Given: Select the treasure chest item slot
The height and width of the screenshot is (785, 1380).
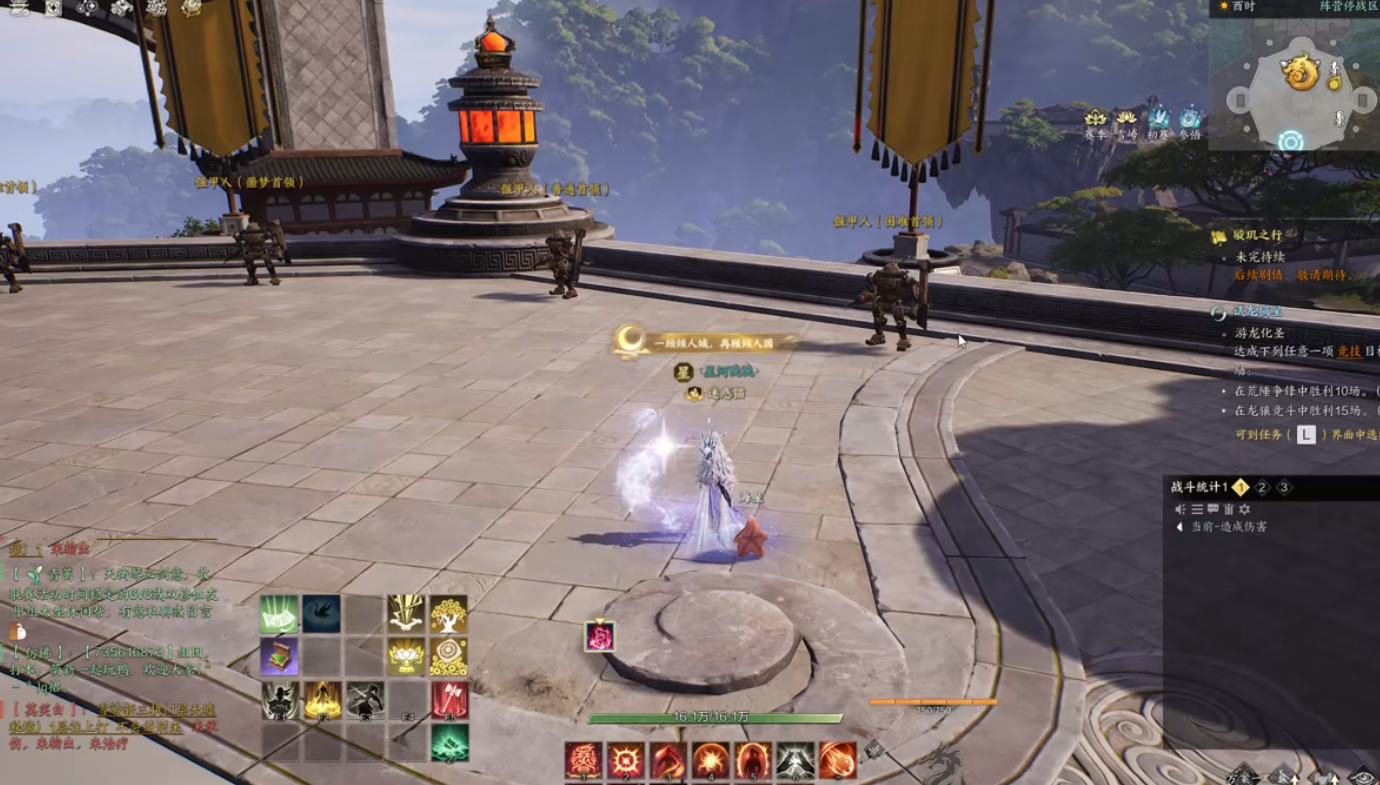Looking at the screenshot, I should point(279,656).
